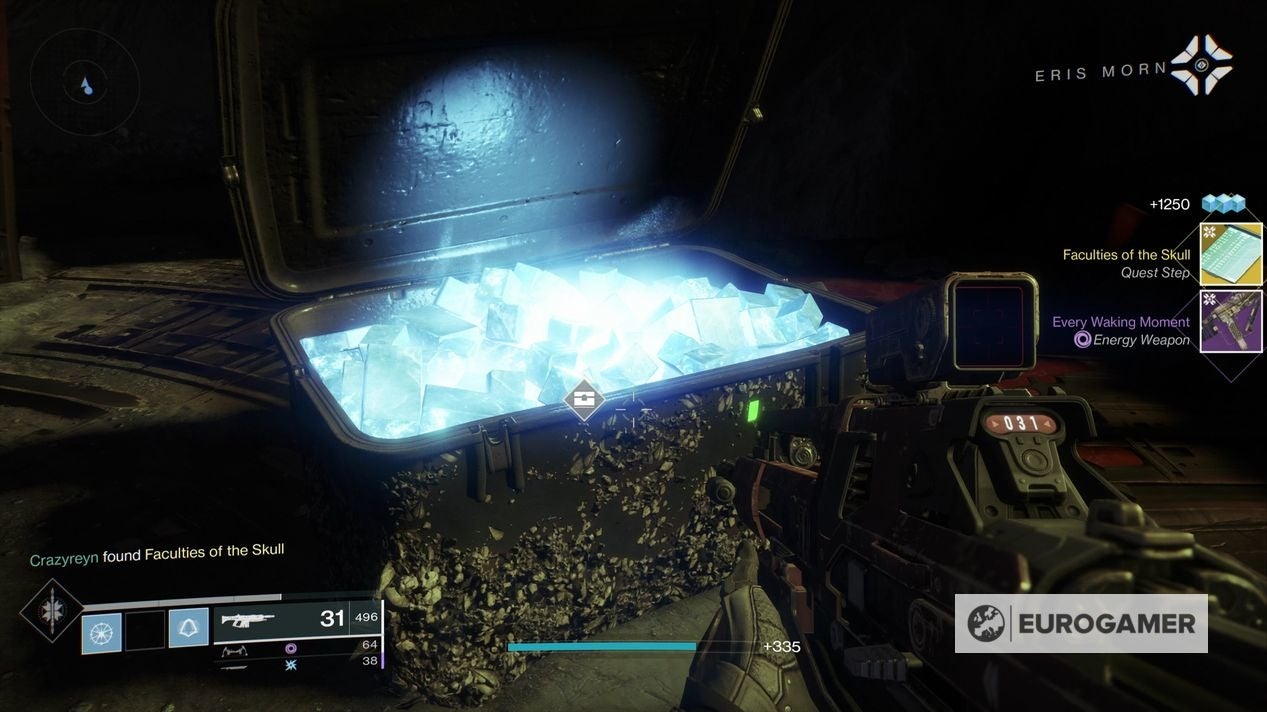Image resolution: width=1267 pixels, height=712 pixels.
Task: Use the grenade ability icon
Action: (101, 632)
